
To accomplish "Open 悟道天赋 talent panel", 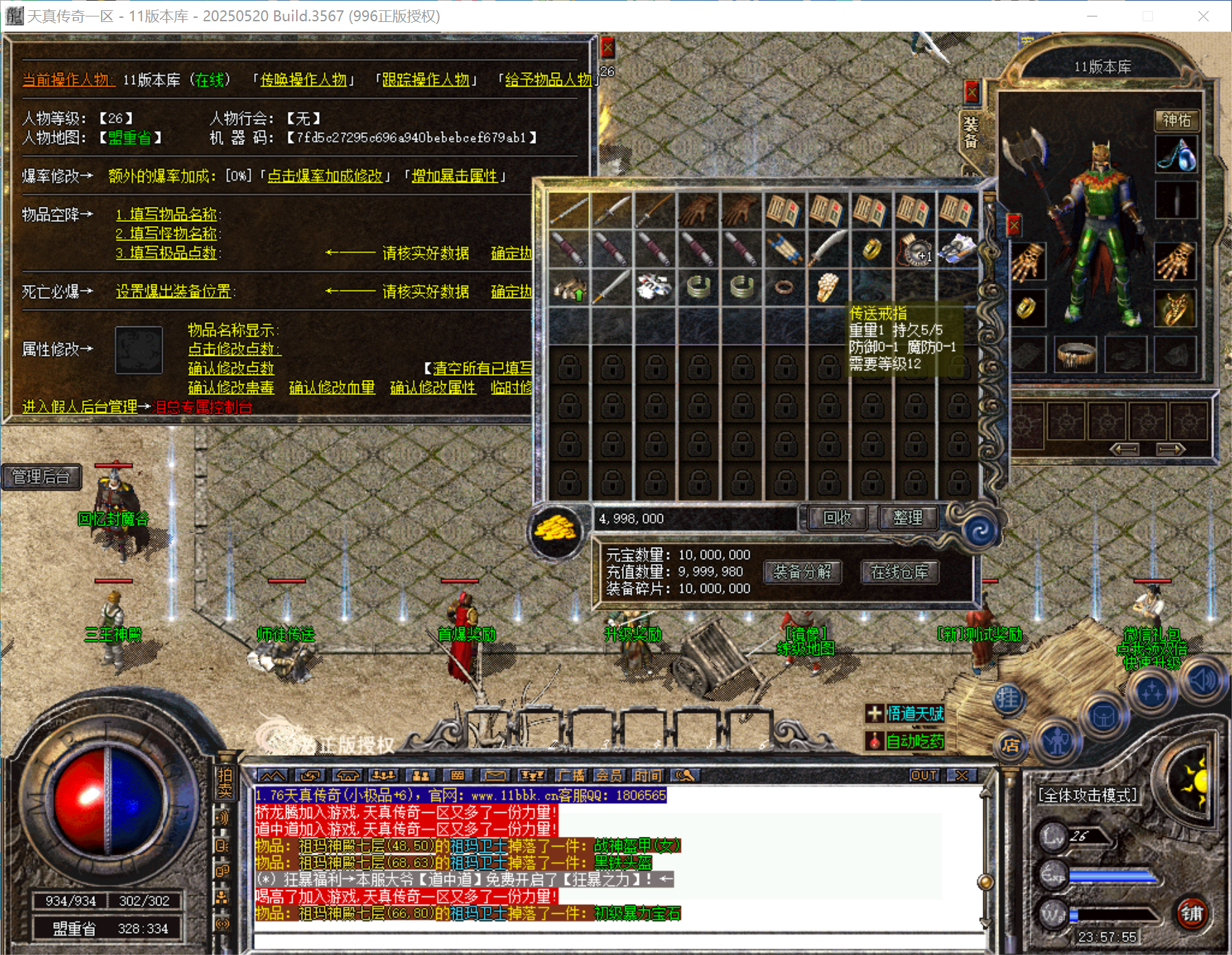I will tap(914, 714).
